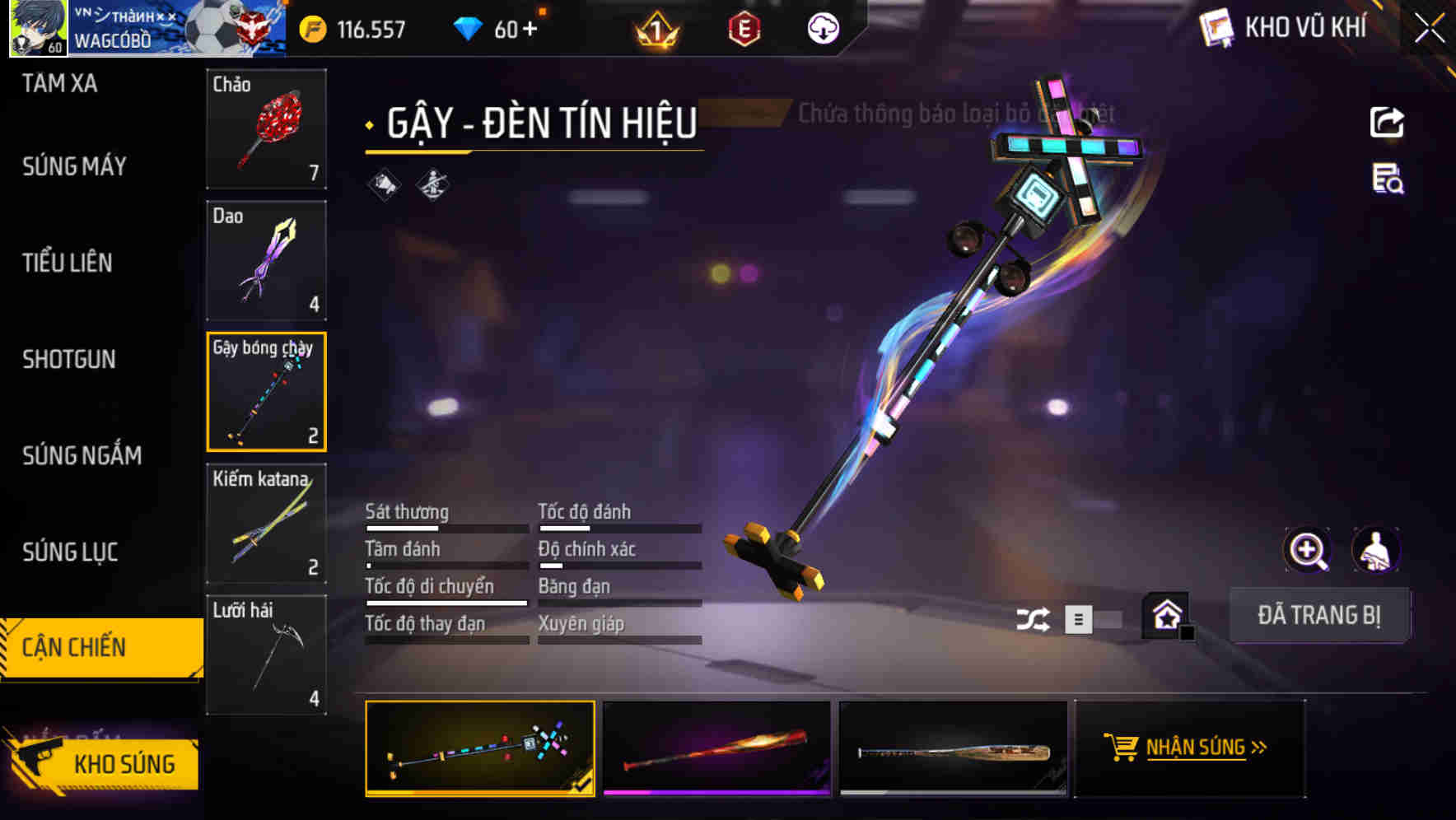
Task: Zoom in on the weapon preview
Action: click(1307, 550)
